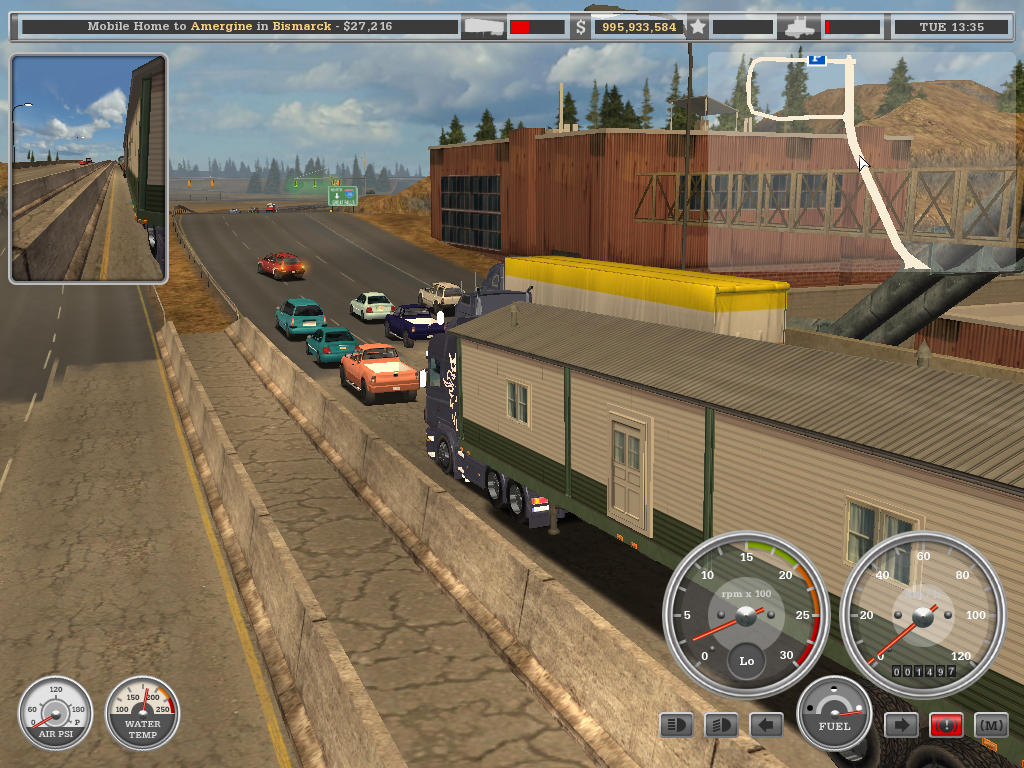Viewport: 1024px width, 768px height.
Task: Click the truck condition icon
Action: [x=801, y=27]
